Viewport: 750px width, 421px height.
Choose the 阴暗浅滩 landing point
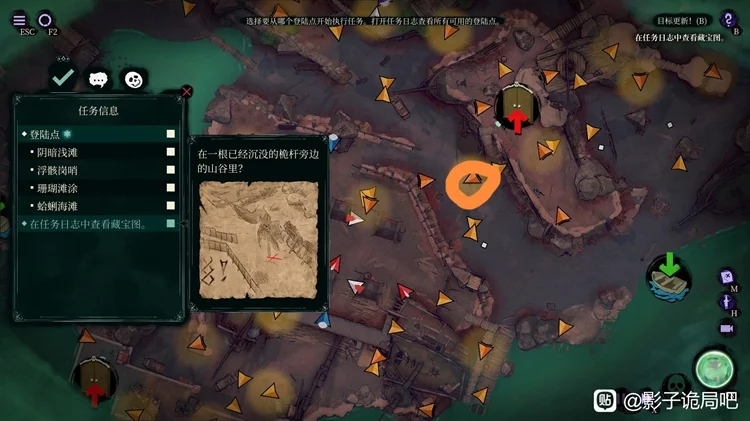(97, 152)
